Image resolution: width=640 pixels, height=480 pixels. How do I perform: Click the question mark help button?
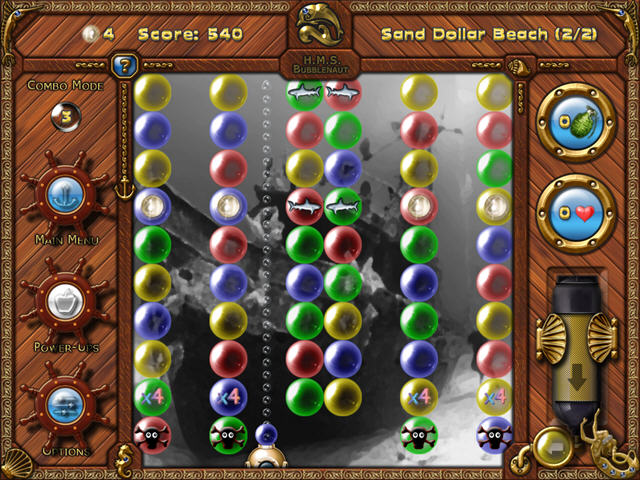pyautogui.click(x=125, y=68)
